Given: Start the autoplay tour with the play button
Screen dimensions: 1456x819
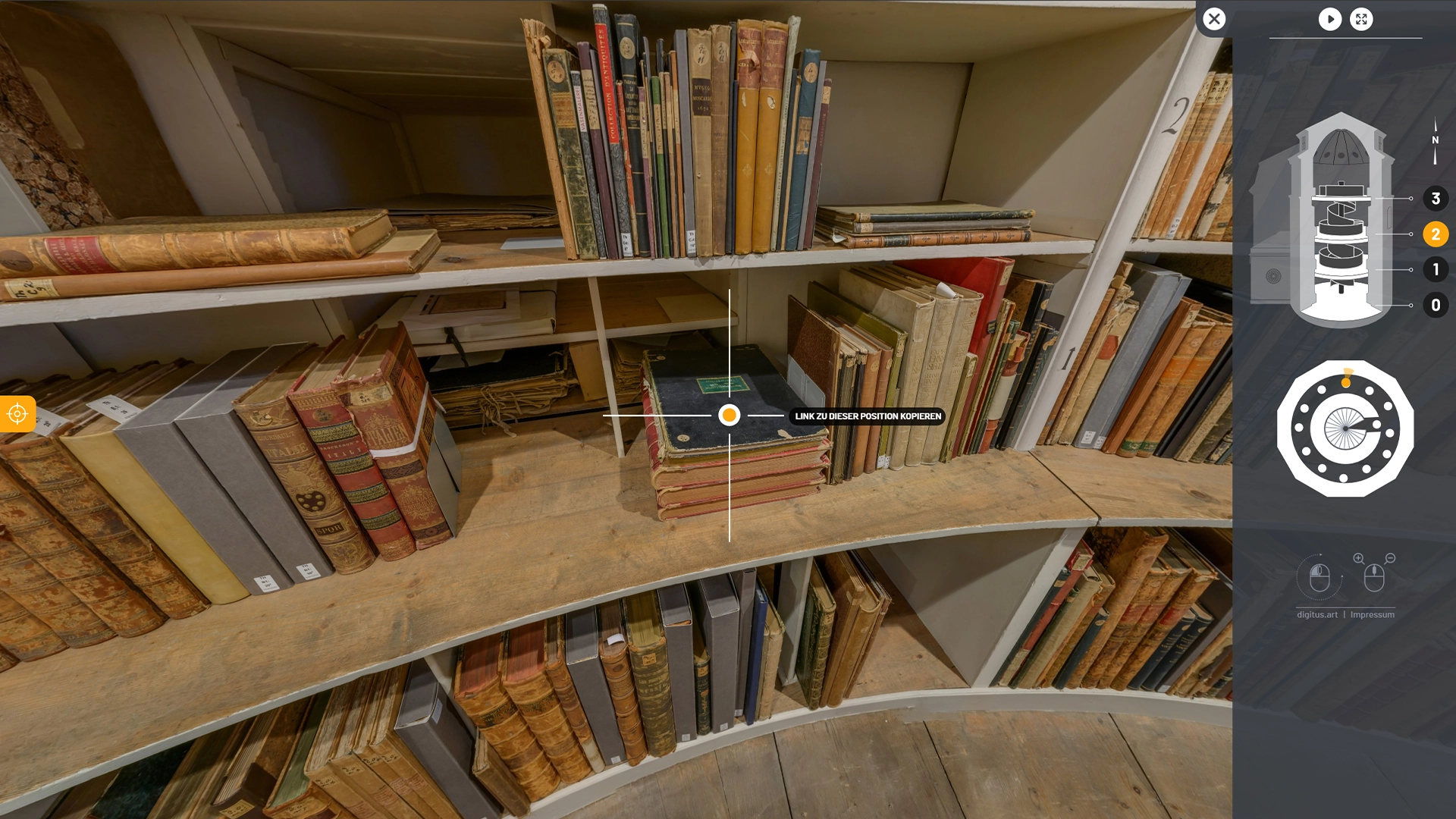Looking at the screenshot, I should point(1329,20).
